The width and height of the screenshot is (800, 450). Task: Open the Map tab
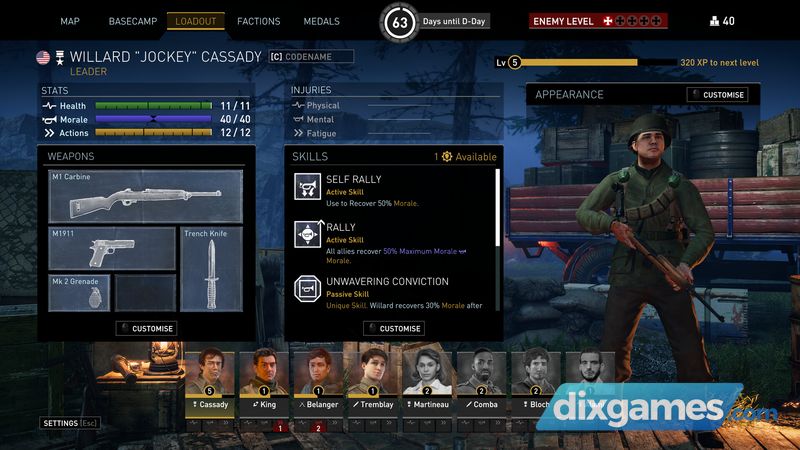70,21
